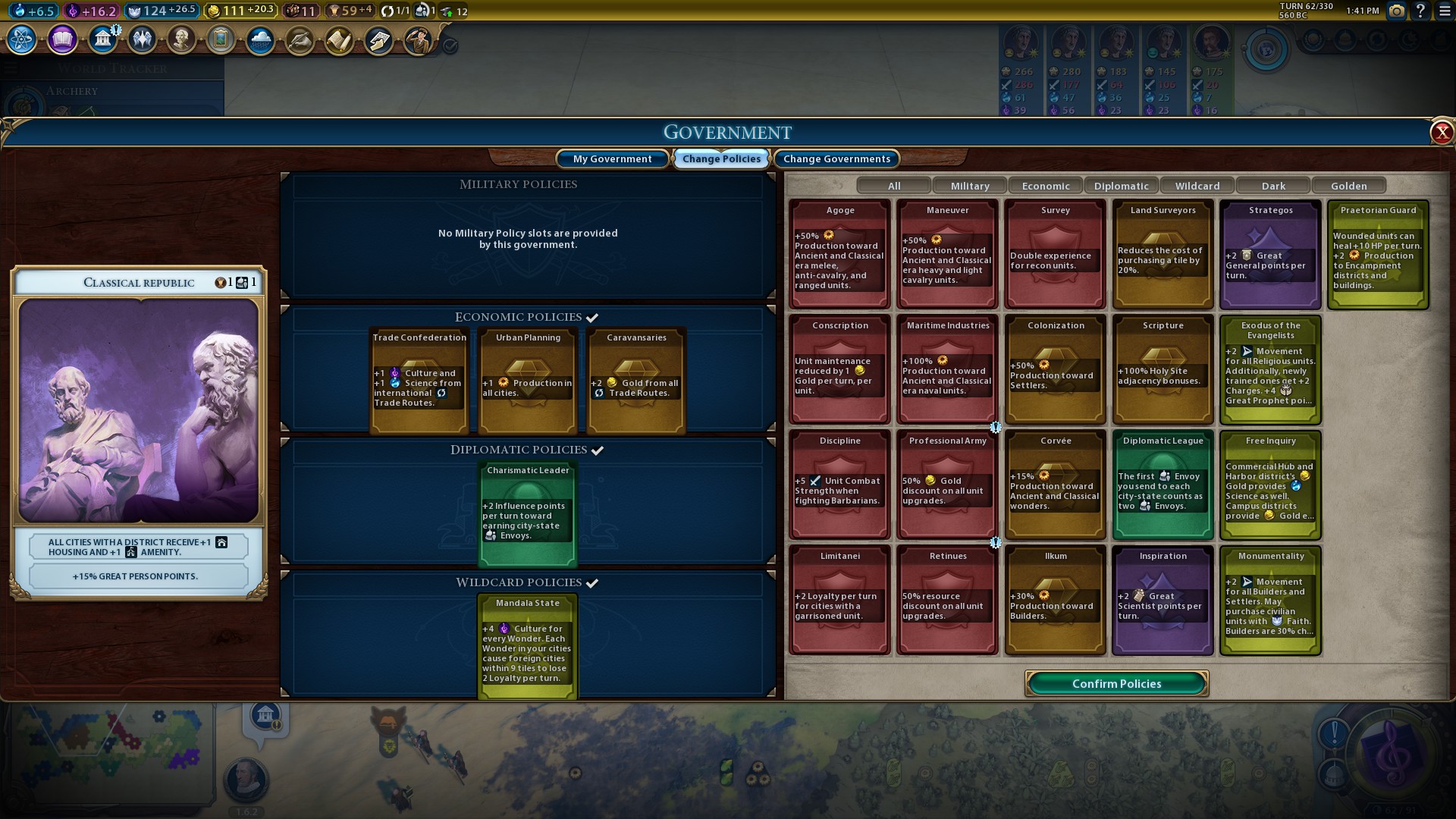Select the Agoge policy card
Screen dimensions: 1456x819
(839, 255)
